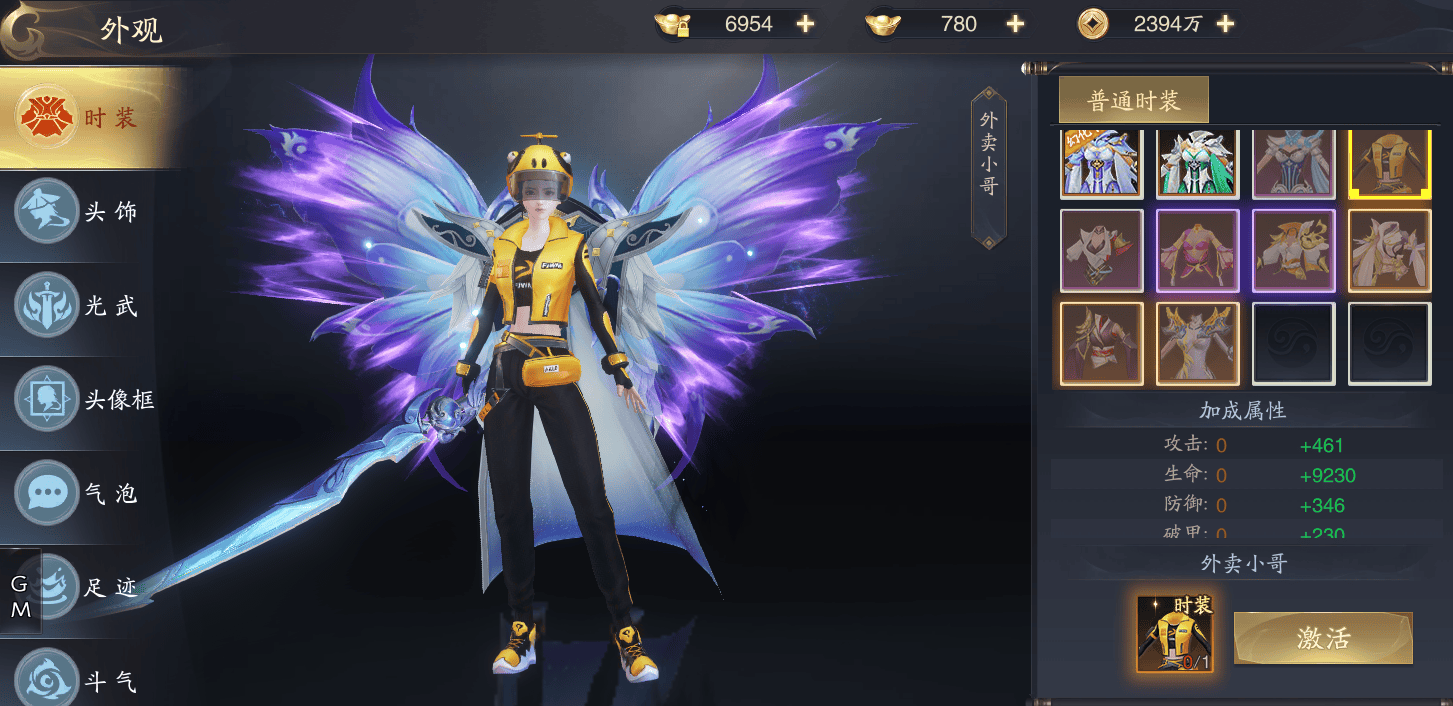The image size is (1453, 706).
Task: Open the GM panel button
Action: [21, 597]
